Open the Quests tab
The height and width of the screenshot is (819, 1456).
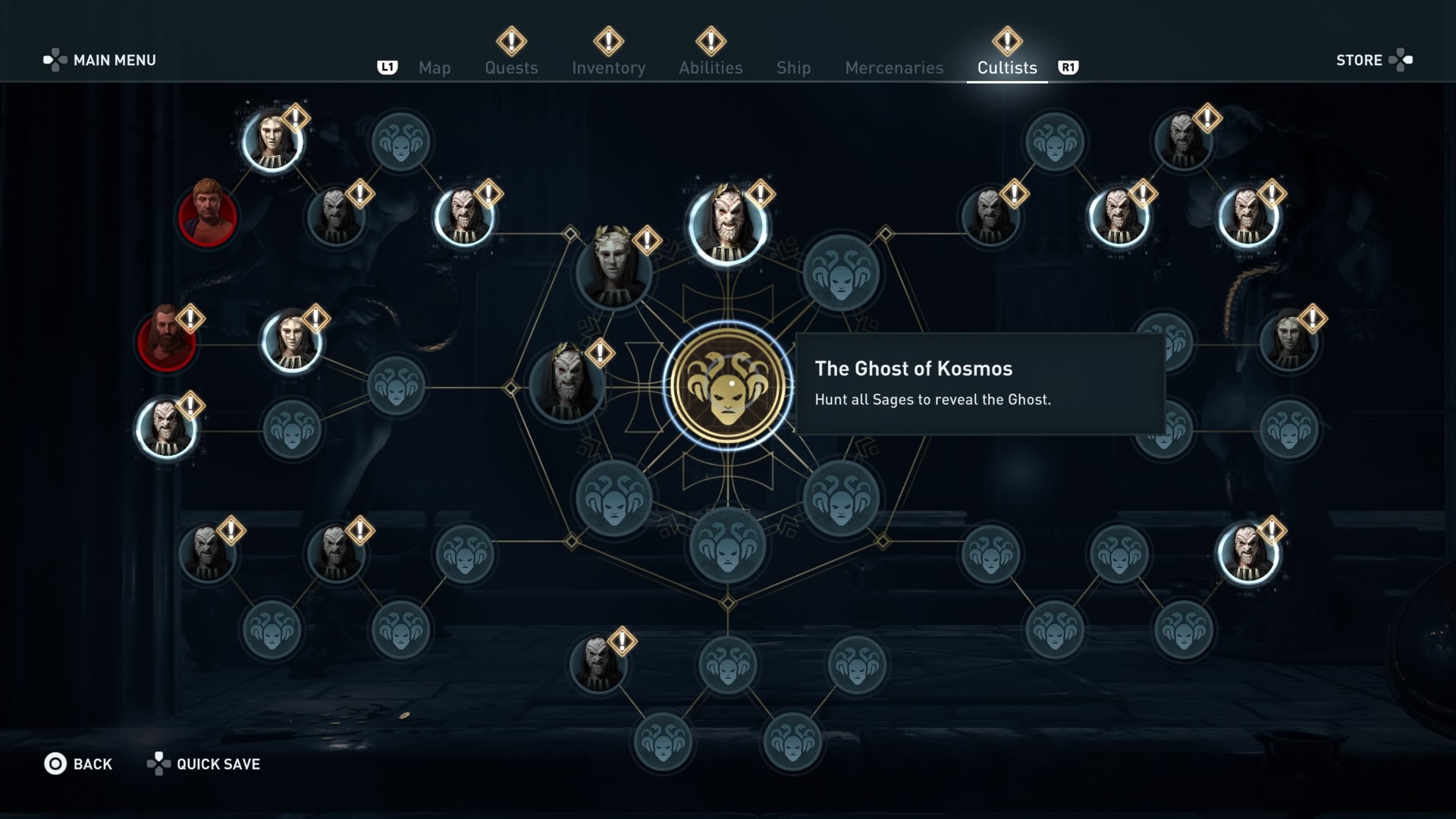[511, 67]
